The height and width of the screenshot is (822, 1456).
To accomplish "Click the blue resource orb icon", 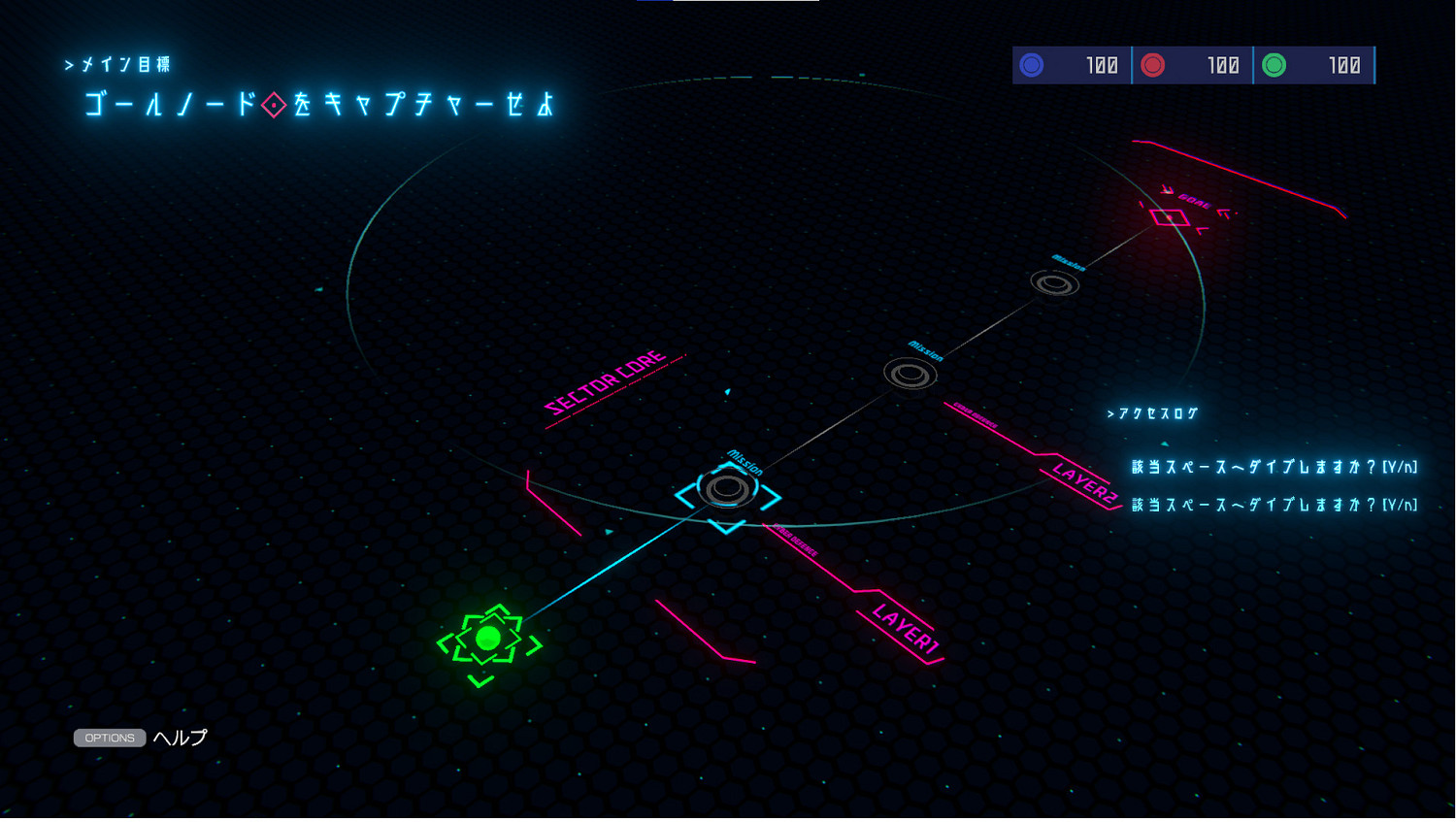I will [x=1032, y=65].
